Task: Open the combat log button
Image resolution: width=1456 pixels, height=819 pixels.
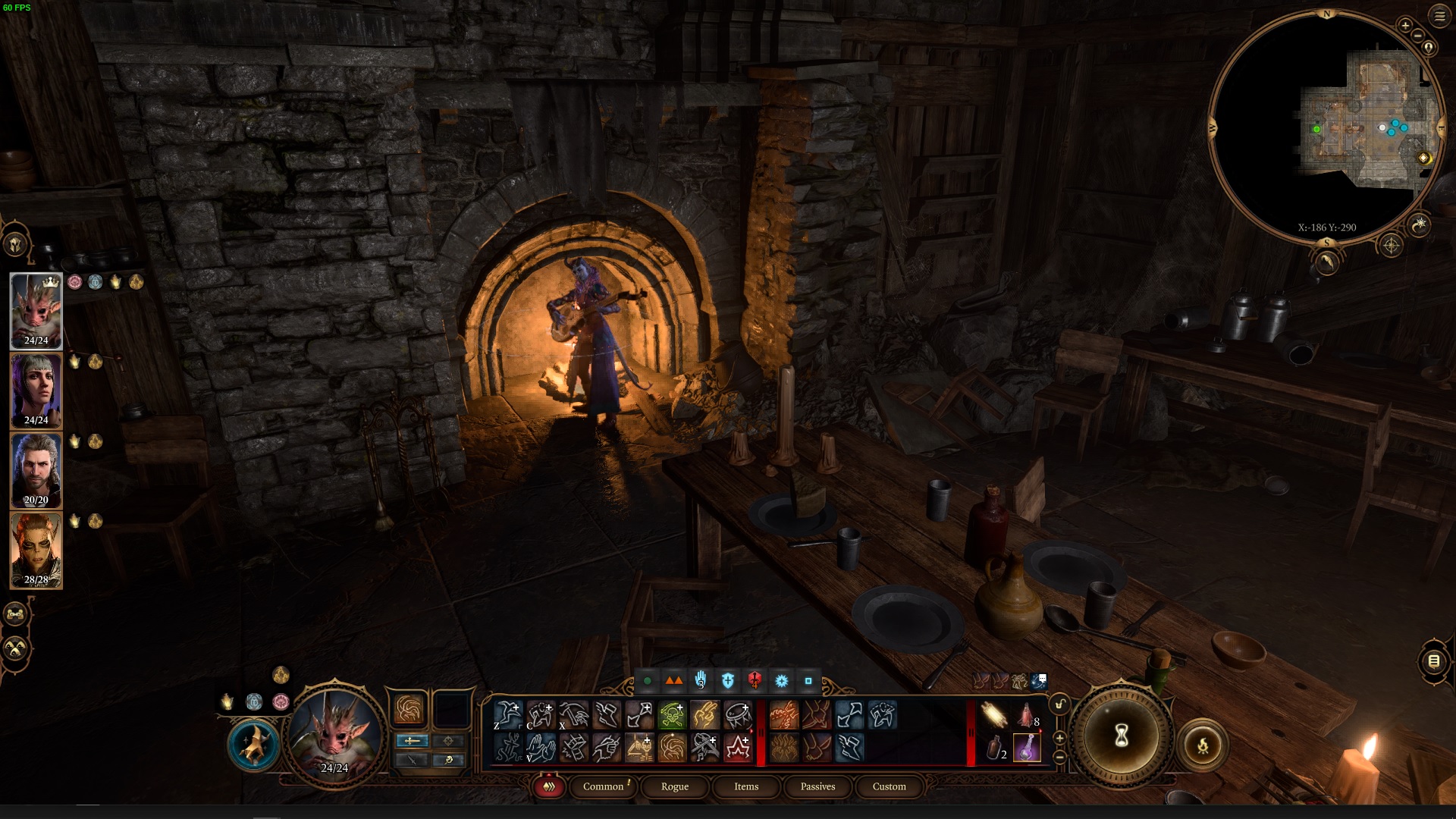Action: click(1433, 661)
